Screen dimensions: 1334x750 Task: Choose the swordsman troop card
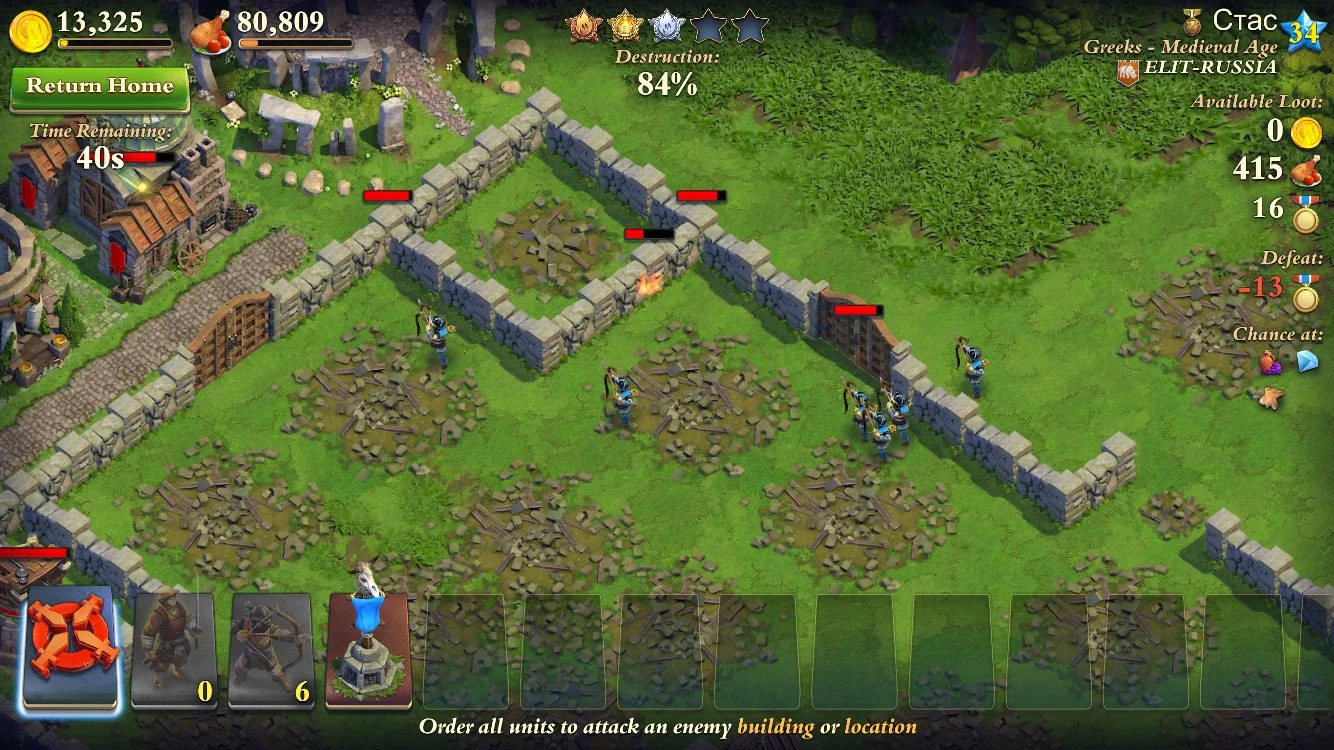click(173, 649)
